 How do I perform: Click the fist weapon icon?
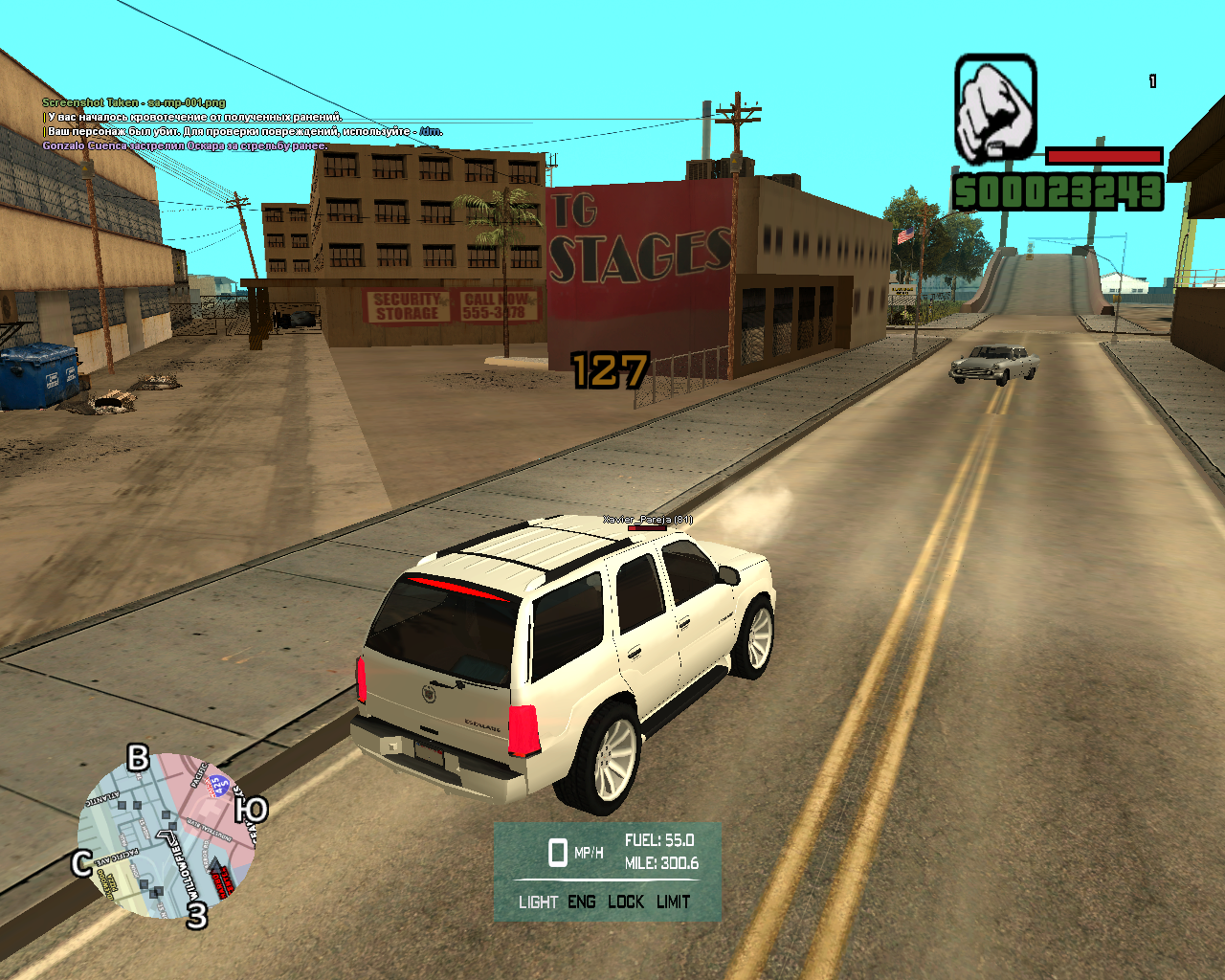point(995,109)
